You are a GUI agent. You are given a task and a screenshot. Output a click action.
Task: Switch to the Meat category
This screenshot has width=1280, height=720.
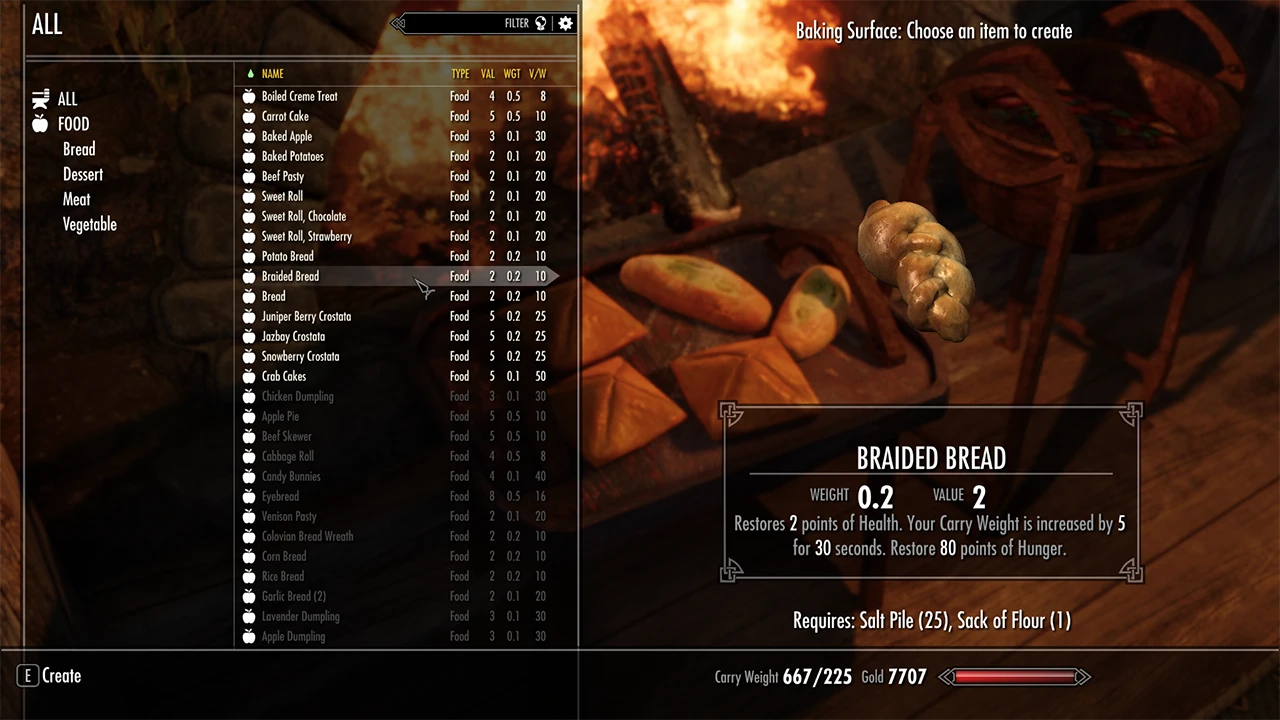pos(76,199)
